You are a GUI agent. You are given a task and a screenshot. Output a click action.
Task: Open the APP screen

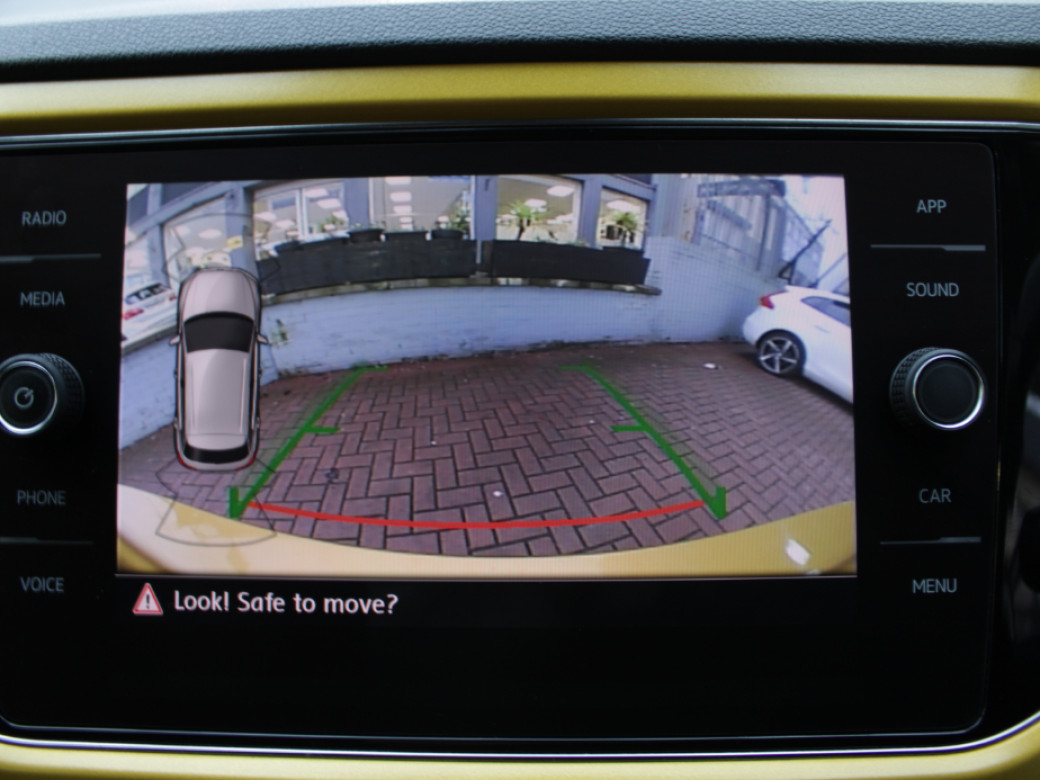pyautogui.click(x=931, y=207)
